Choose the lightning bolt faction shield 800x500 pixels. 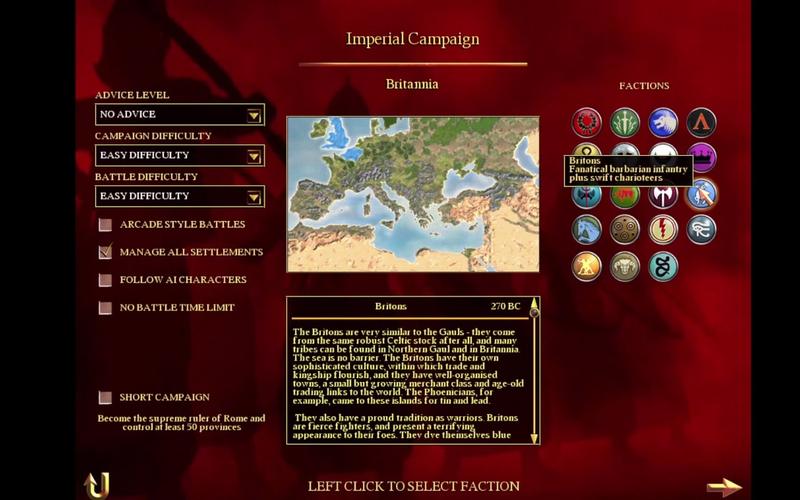point(663,230)
